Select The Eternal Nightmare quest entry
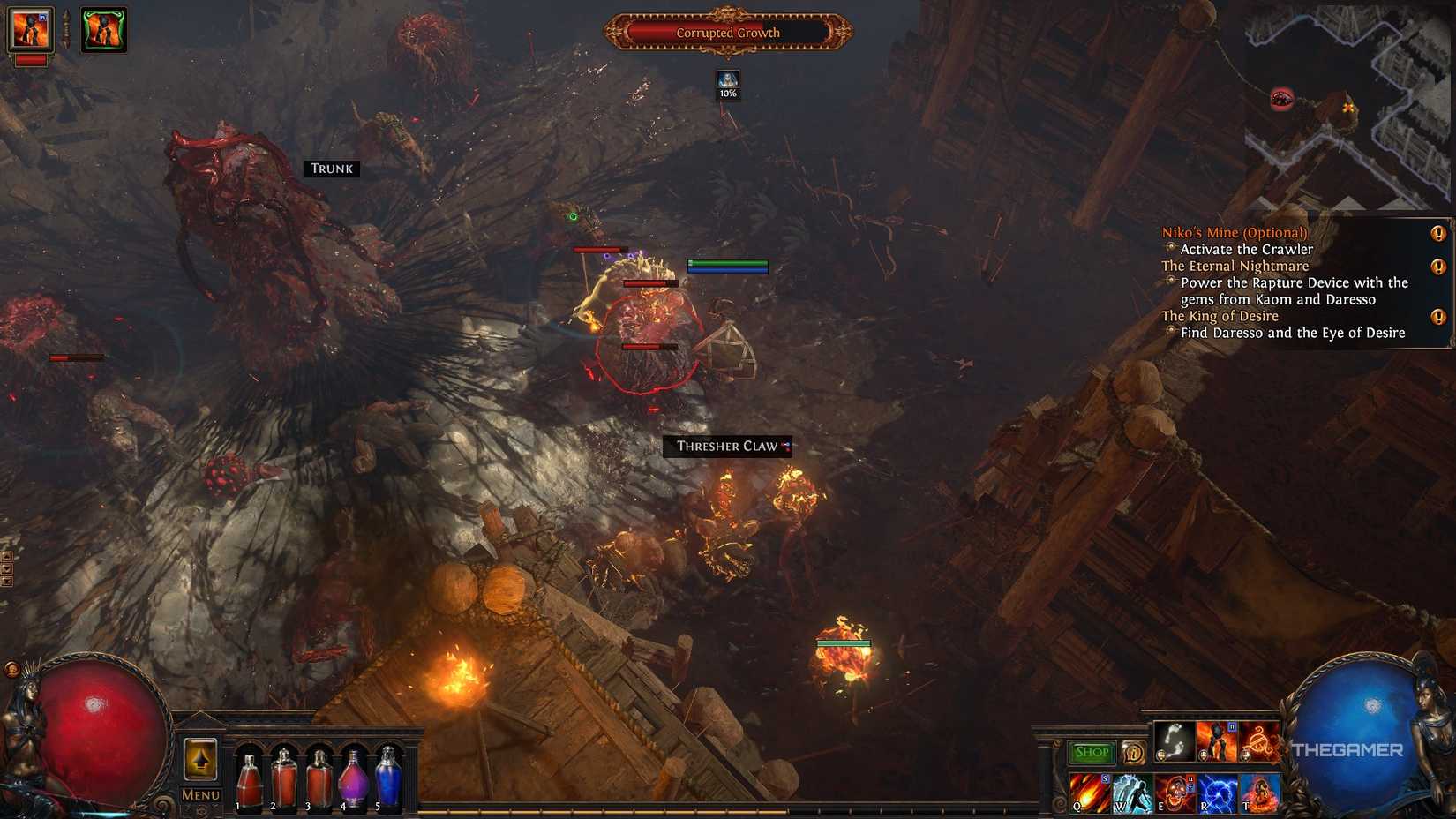The width and height of the screenshot is (1456, 819). [x=1235, y=266]
